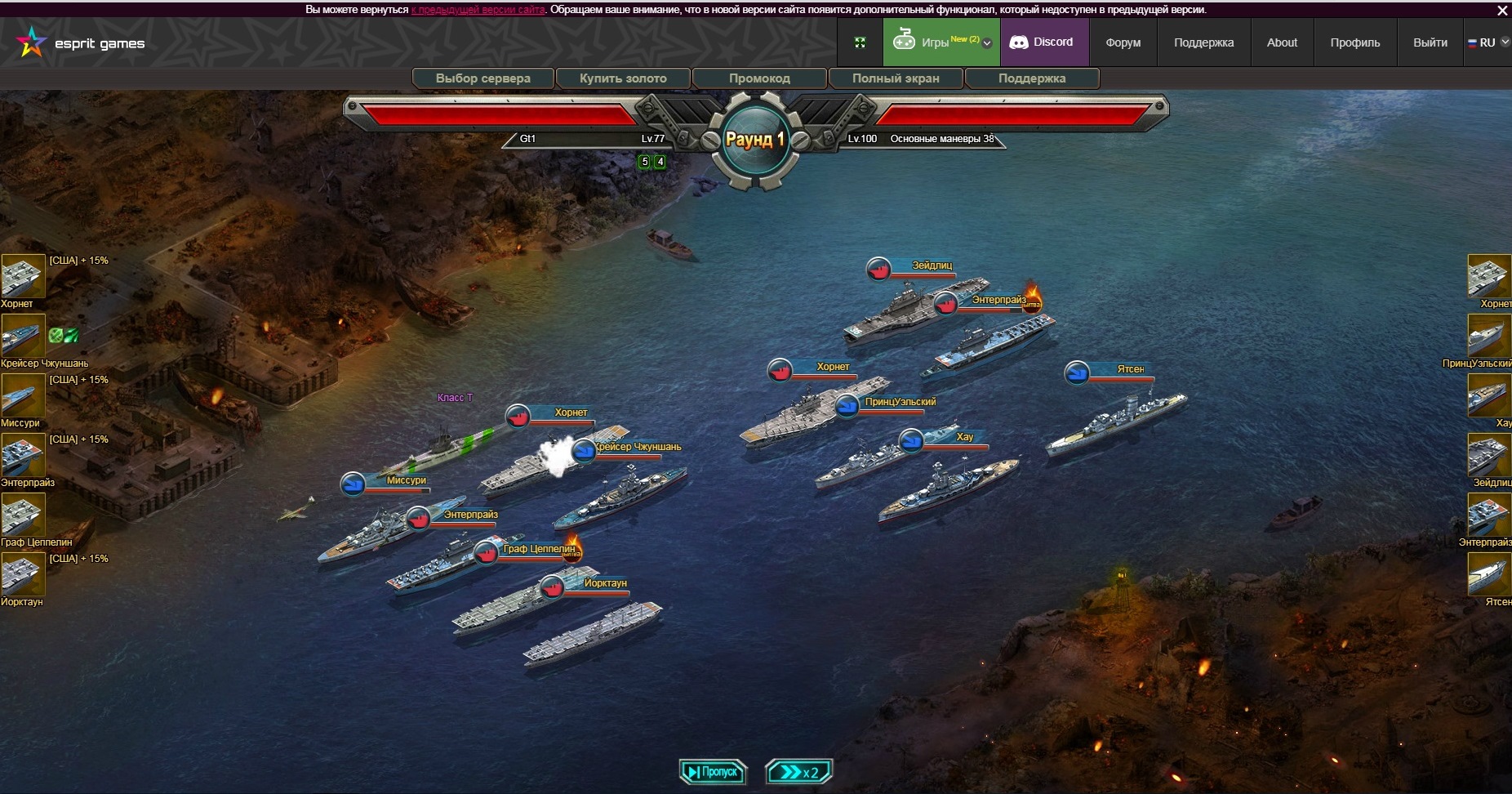The image size is (1512, 794).
Task: Open the Промокод entry
Action: 759,78
